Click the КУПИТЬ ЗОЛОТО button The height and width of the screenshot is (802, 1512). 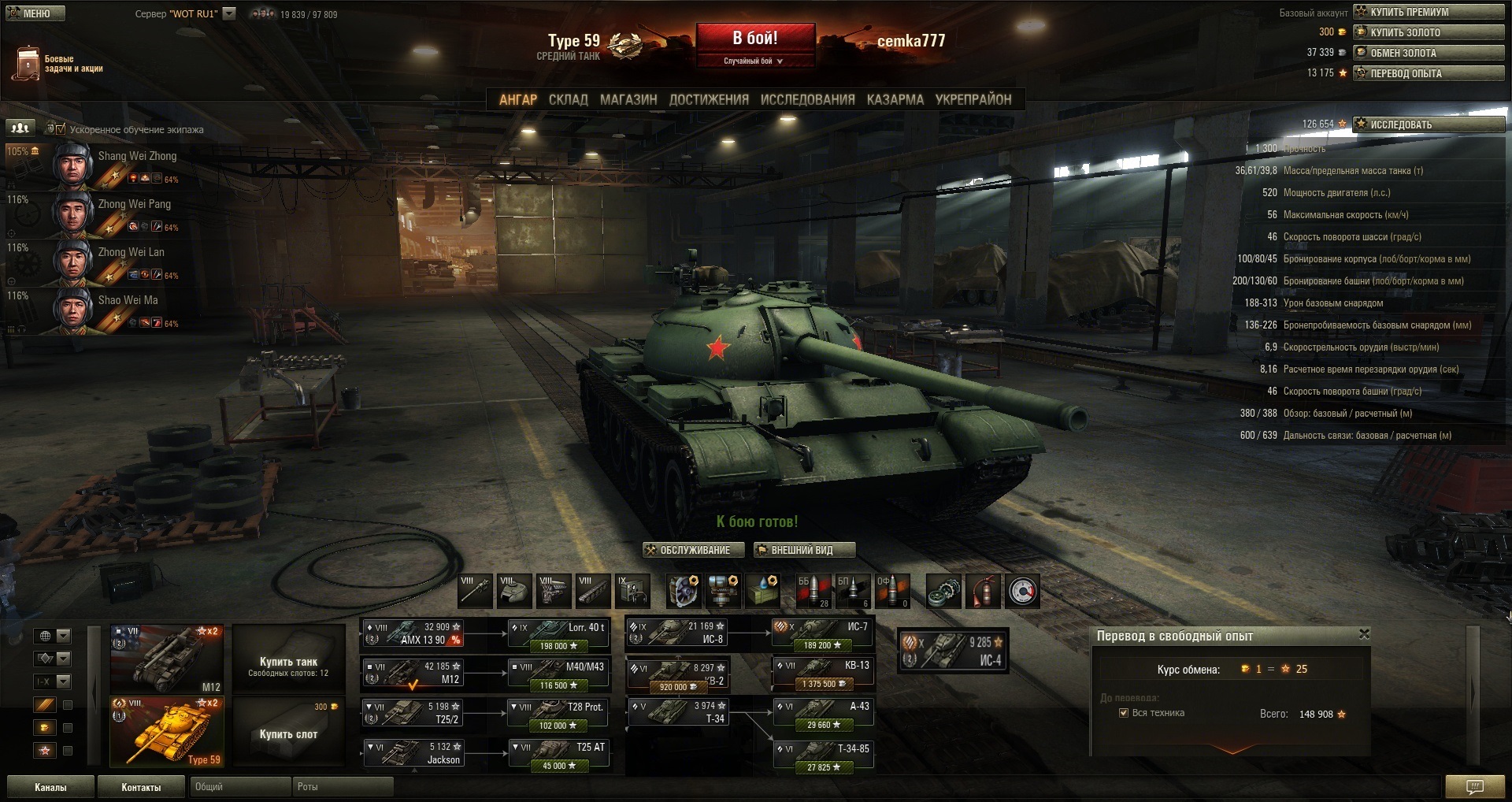(1428, 32)
